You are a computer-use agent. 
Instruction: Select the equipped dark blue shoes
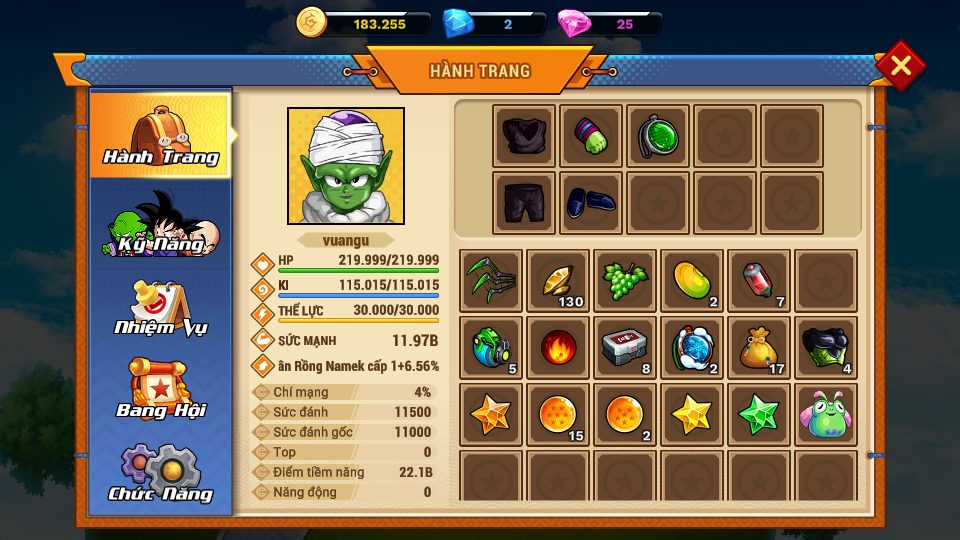[x=591, y=203]
